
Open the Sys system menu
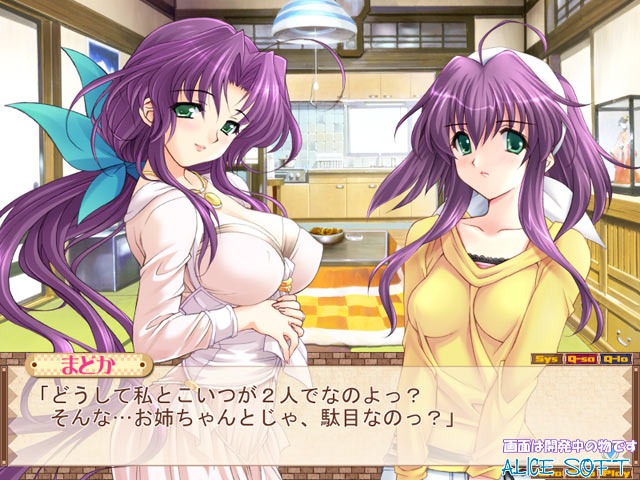pyautogui.click(x=546, y=358)
